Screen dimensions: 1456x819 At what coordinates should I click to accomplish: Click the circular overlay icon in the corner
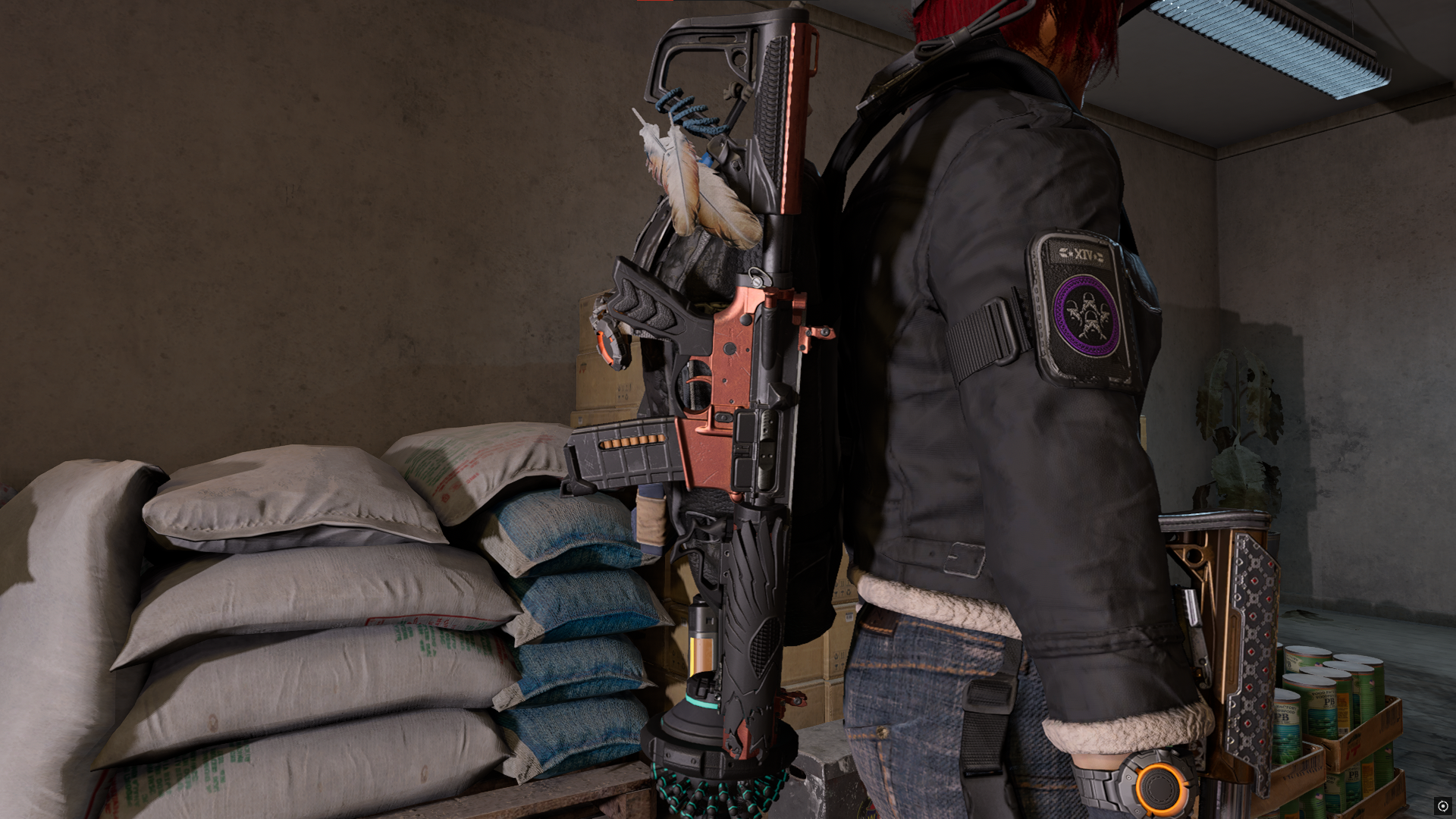[1442, 805]
